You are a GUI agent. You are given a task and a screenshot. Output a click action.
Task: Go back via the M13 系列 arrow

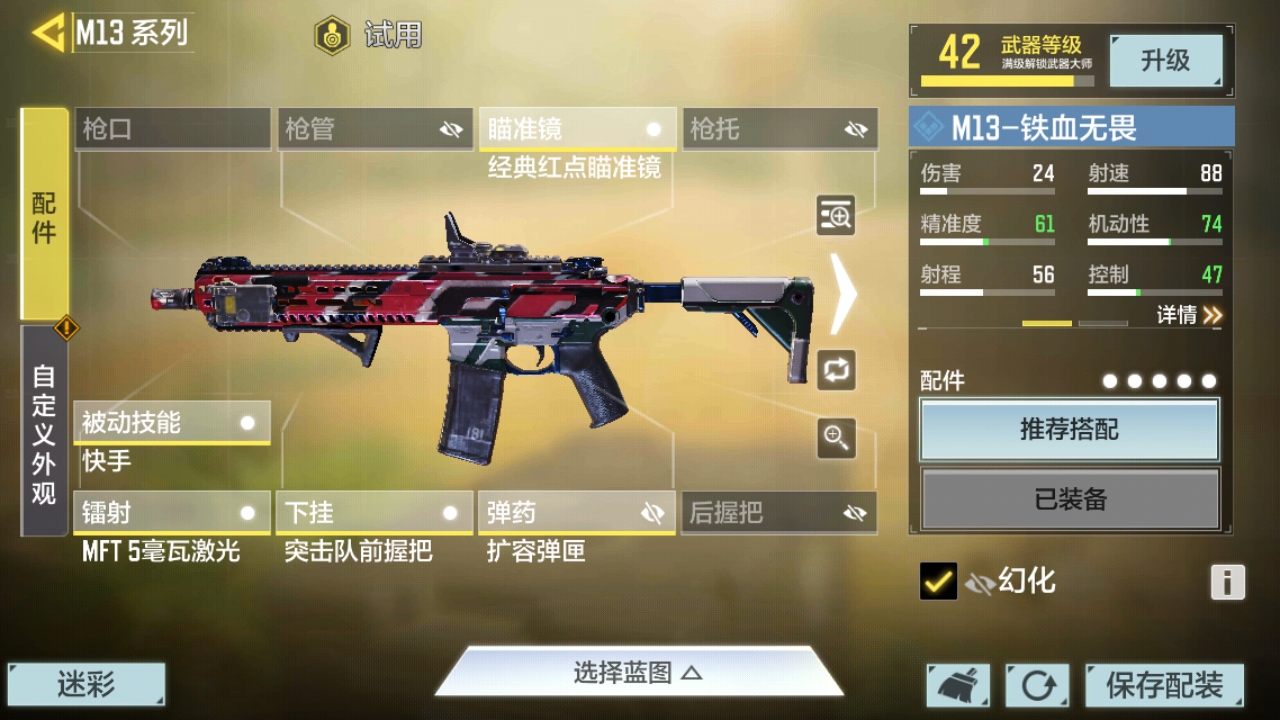[50, 33]
